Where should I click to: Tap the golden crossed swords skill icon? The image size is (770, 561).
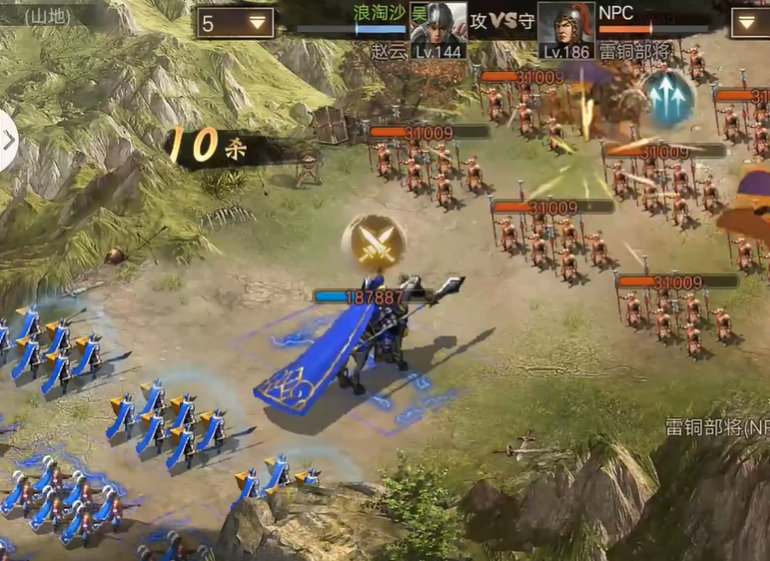[373, 241]
